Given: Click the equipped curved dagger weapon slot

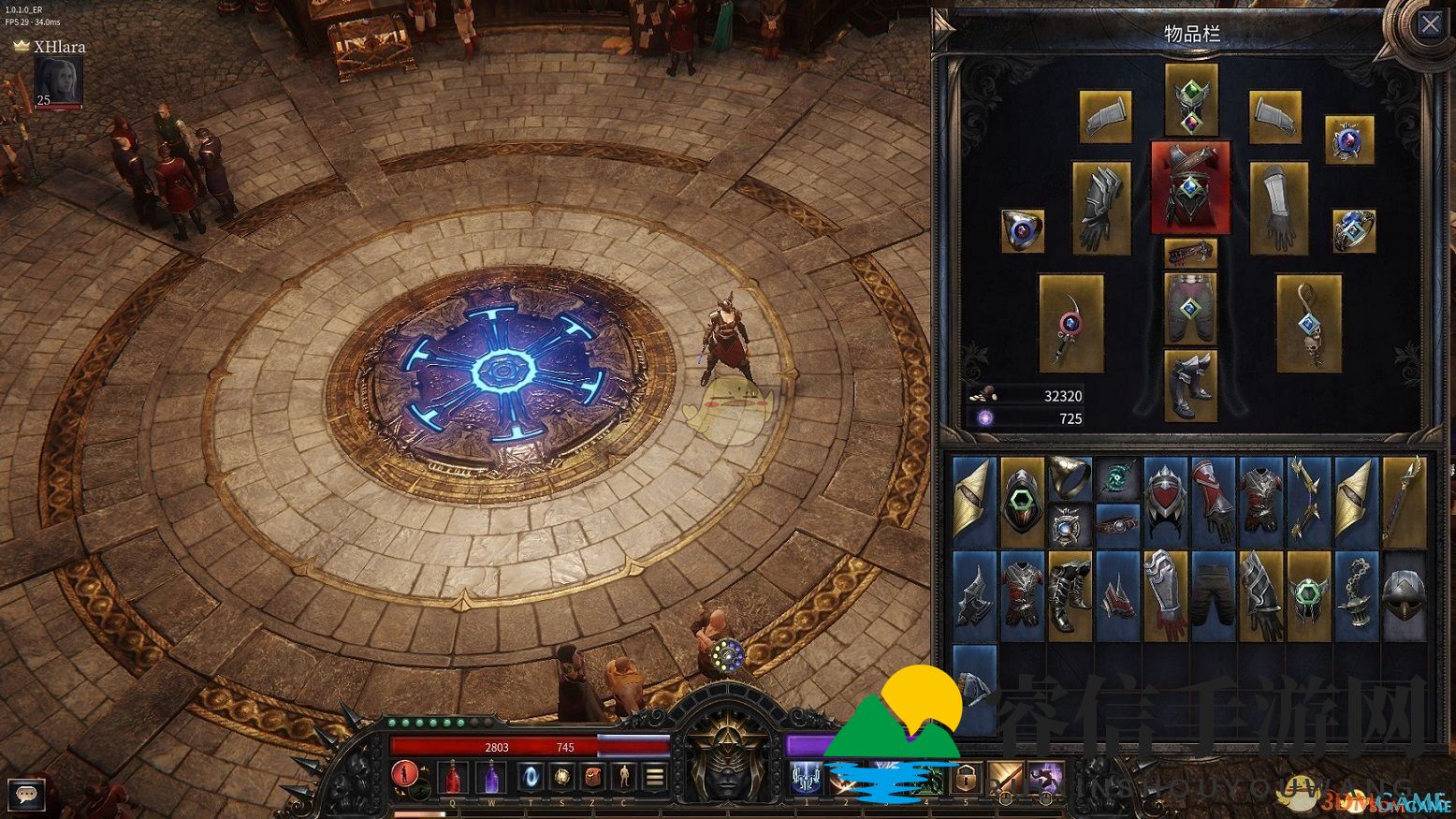Looking at the screenshot, I should coord(1070,323).
